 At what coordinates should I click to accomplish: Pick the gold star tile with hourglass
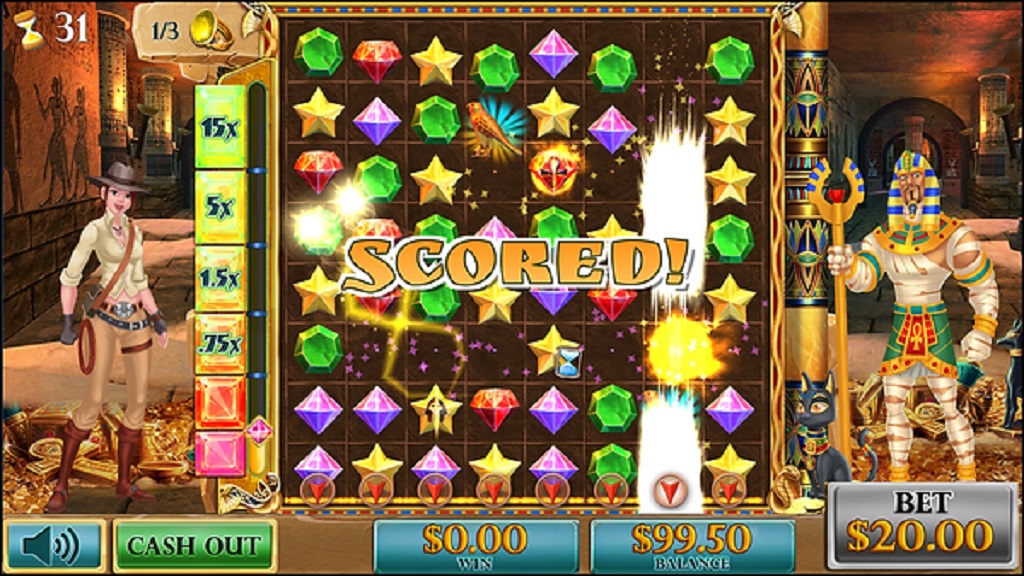click(x=555, y=350)
